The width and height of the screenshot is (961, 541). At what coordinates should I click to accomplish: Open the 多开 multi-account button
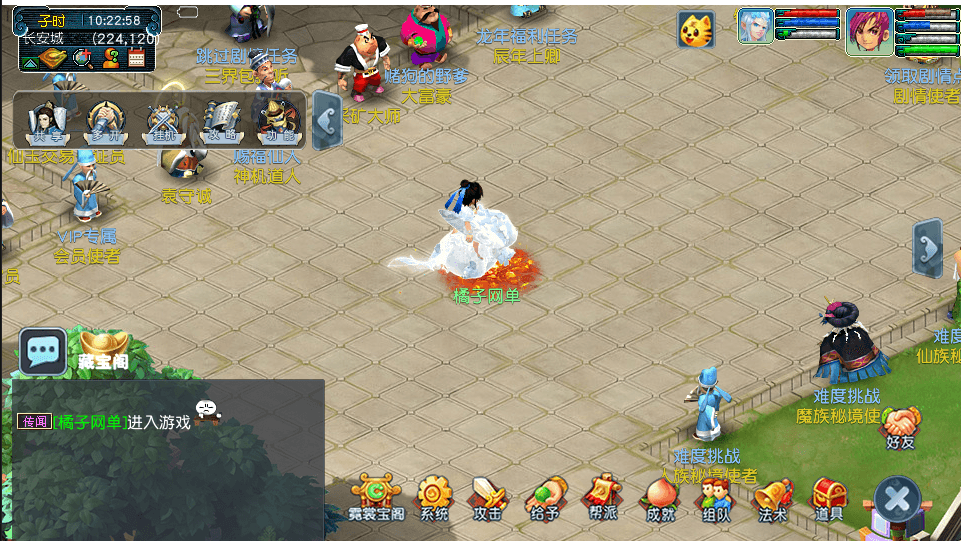click(104, 122)
